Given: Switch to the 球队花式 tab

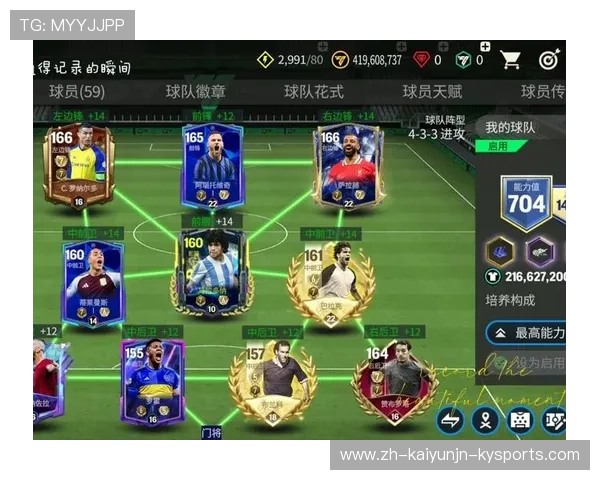Looking at the screenshot, I should [x=313, y=92].
